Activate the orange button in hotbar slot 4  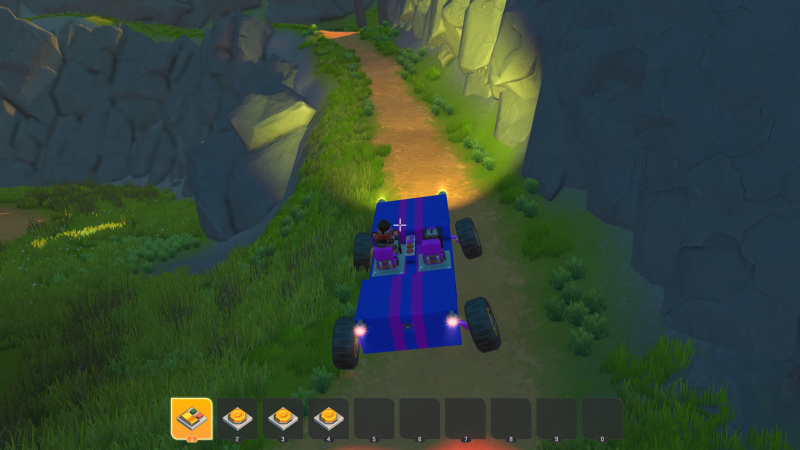pyautogui.click(x=328, y=417)
